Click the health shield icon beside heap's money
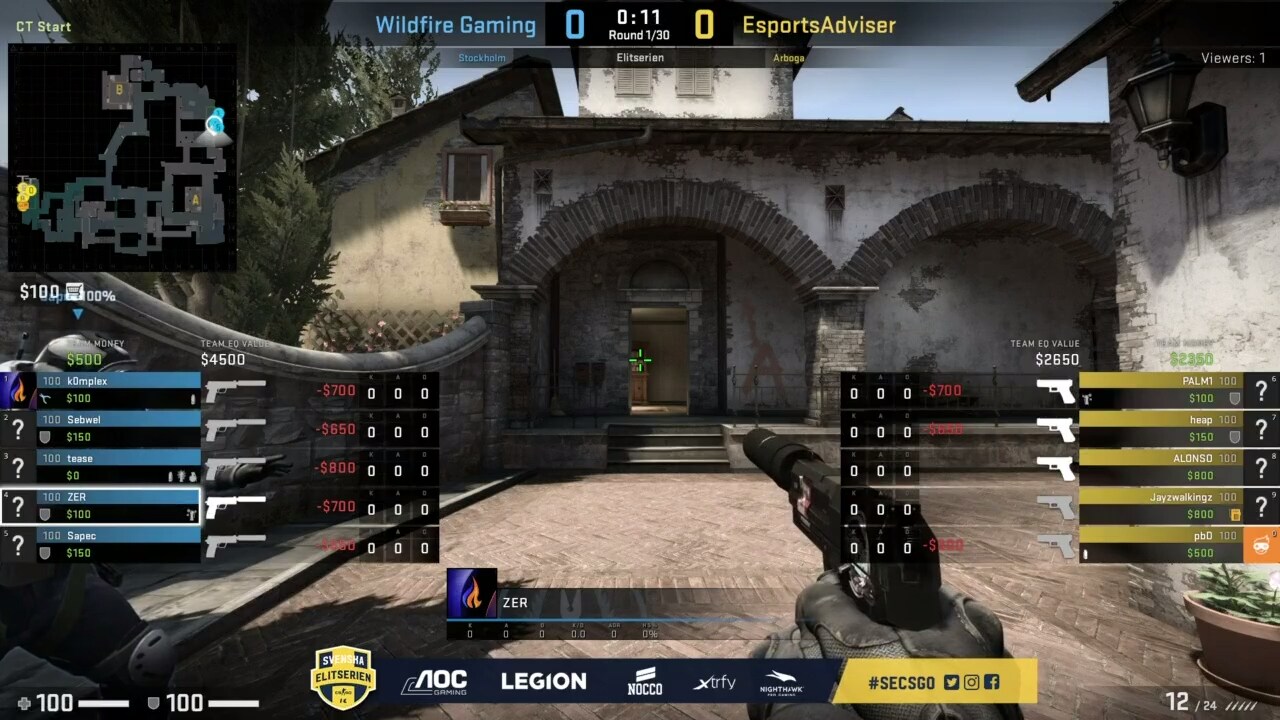This screenshot has width=1280, height=720. [1235, 436]
